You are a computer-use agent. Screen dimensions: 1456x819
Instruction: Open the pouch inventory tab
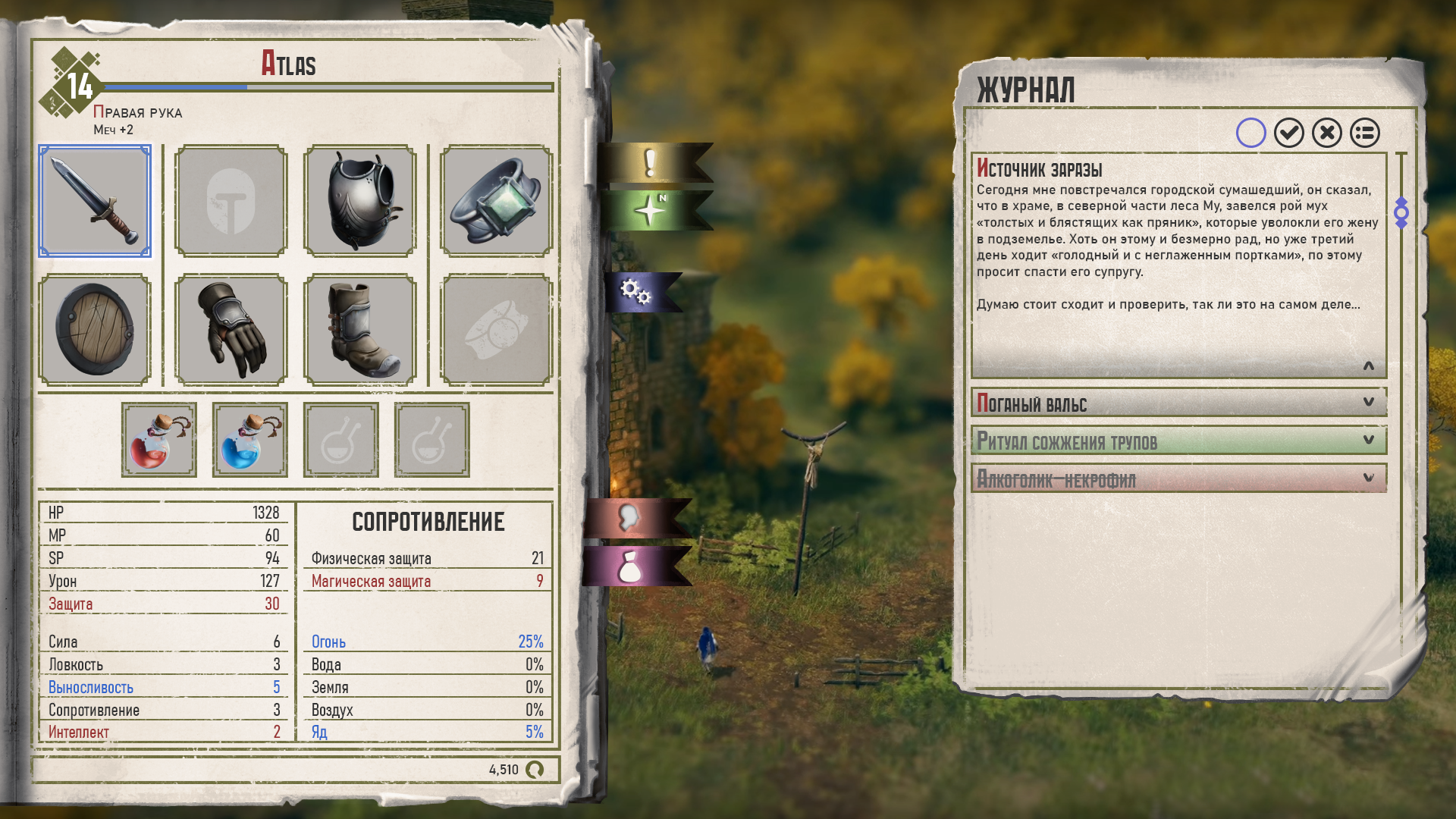629,567
